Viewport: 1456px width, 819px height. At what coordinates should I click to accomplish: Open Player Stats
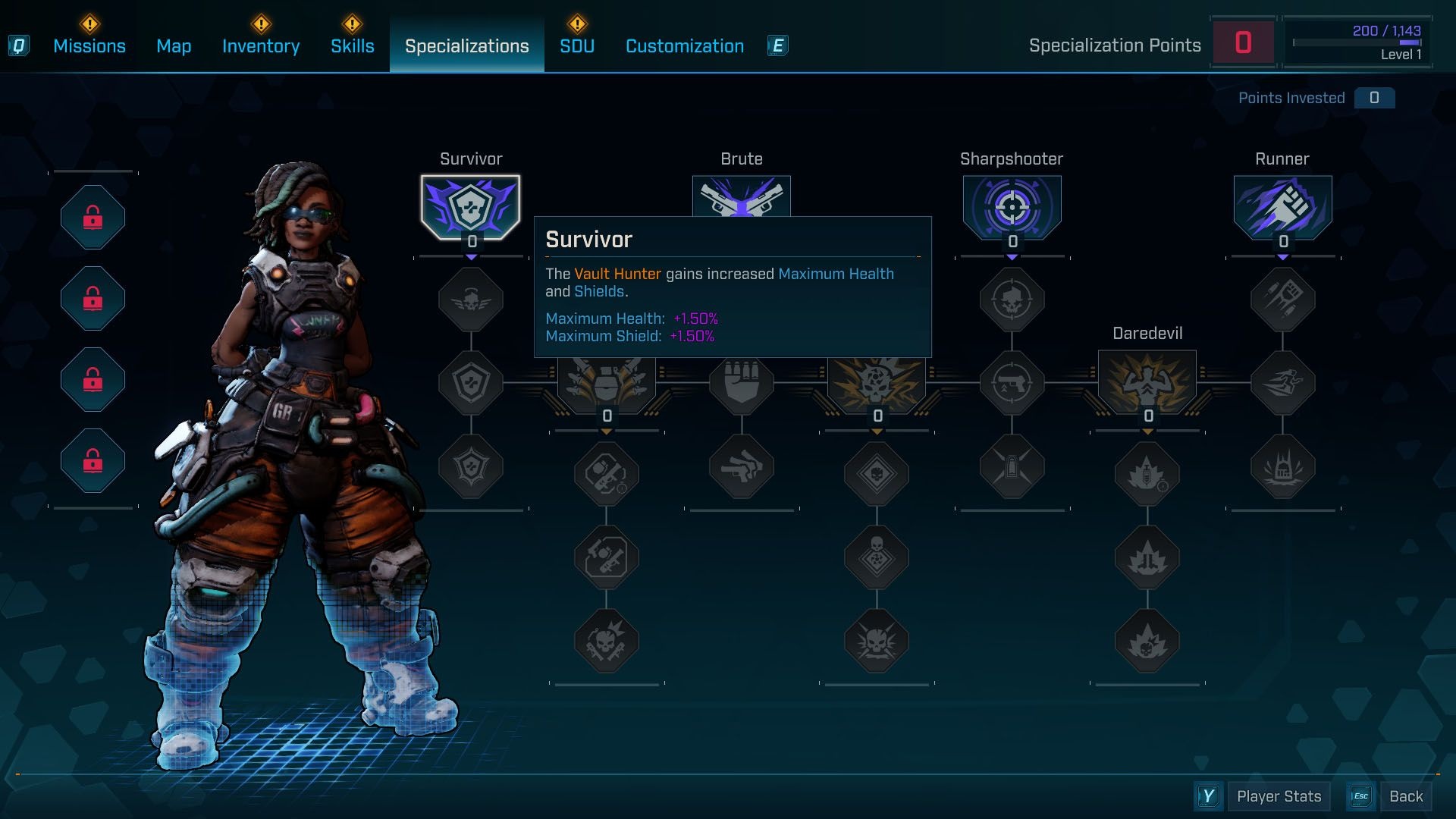pos(1279,796)
